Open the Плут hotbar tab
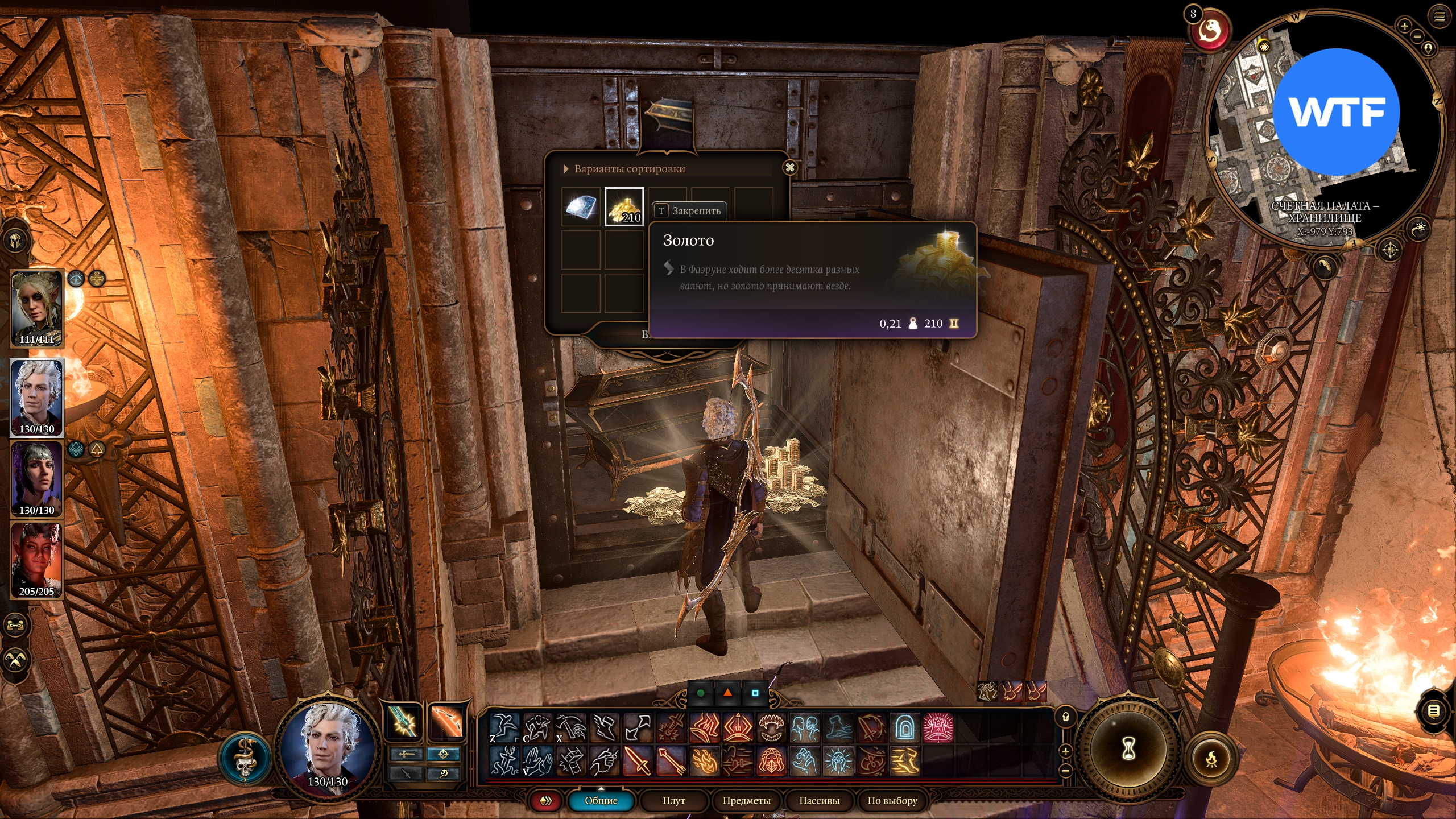This screenshot has height=819, width=1456. (674, 800)
